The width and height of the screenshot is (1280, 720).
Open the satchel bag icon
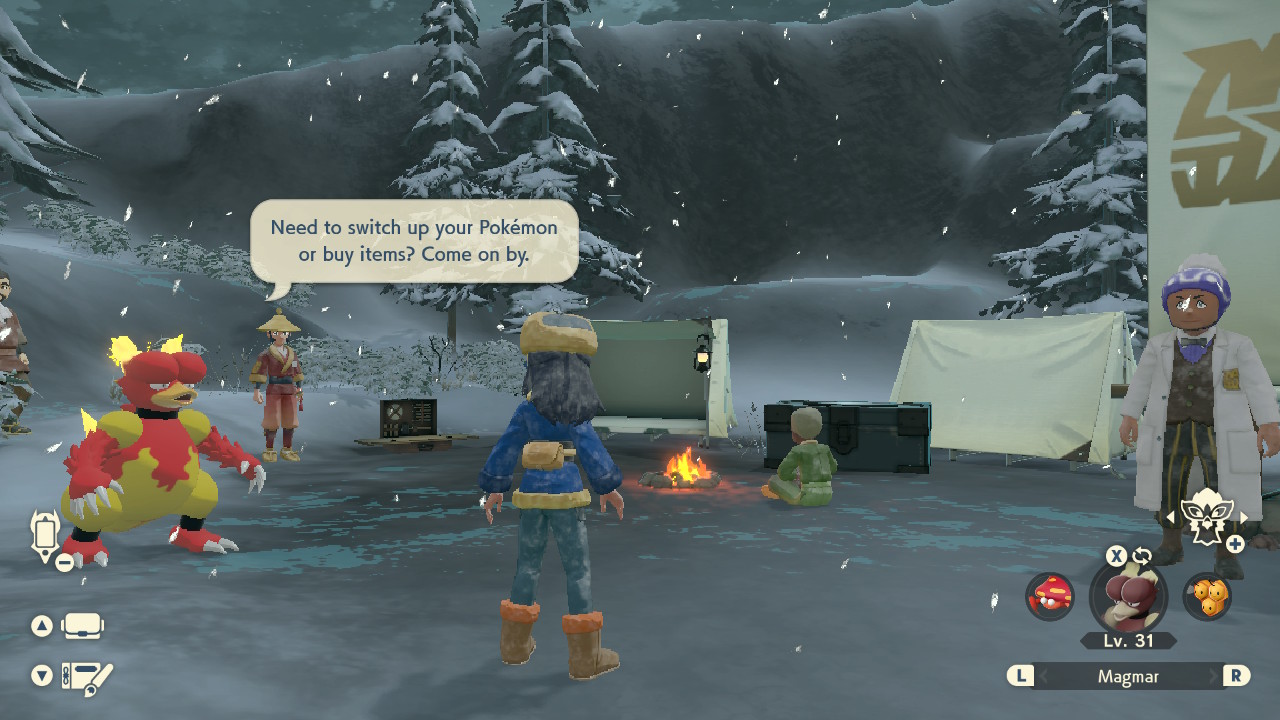click(x=82, y=627)
